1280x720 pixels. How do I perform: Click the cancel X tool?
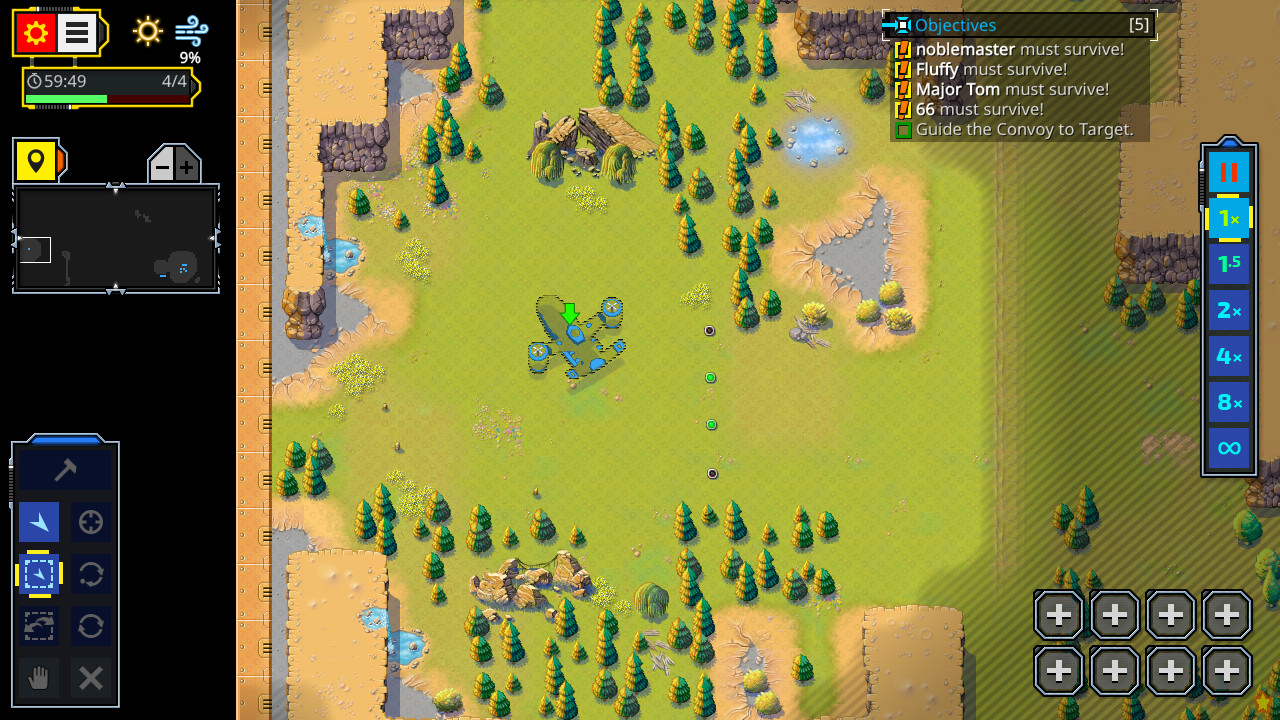[x=90, y=679]
